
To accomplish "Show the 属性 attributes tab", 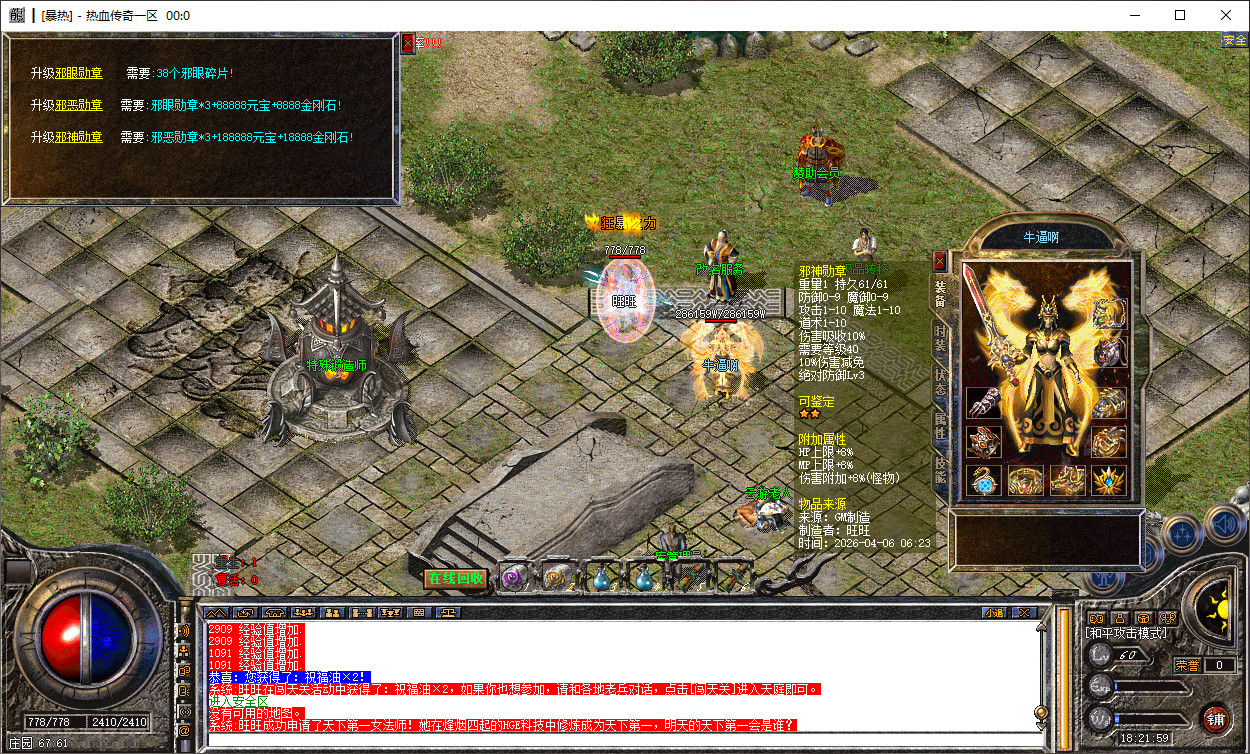I will pyautogui.click(x=940, y=427).
